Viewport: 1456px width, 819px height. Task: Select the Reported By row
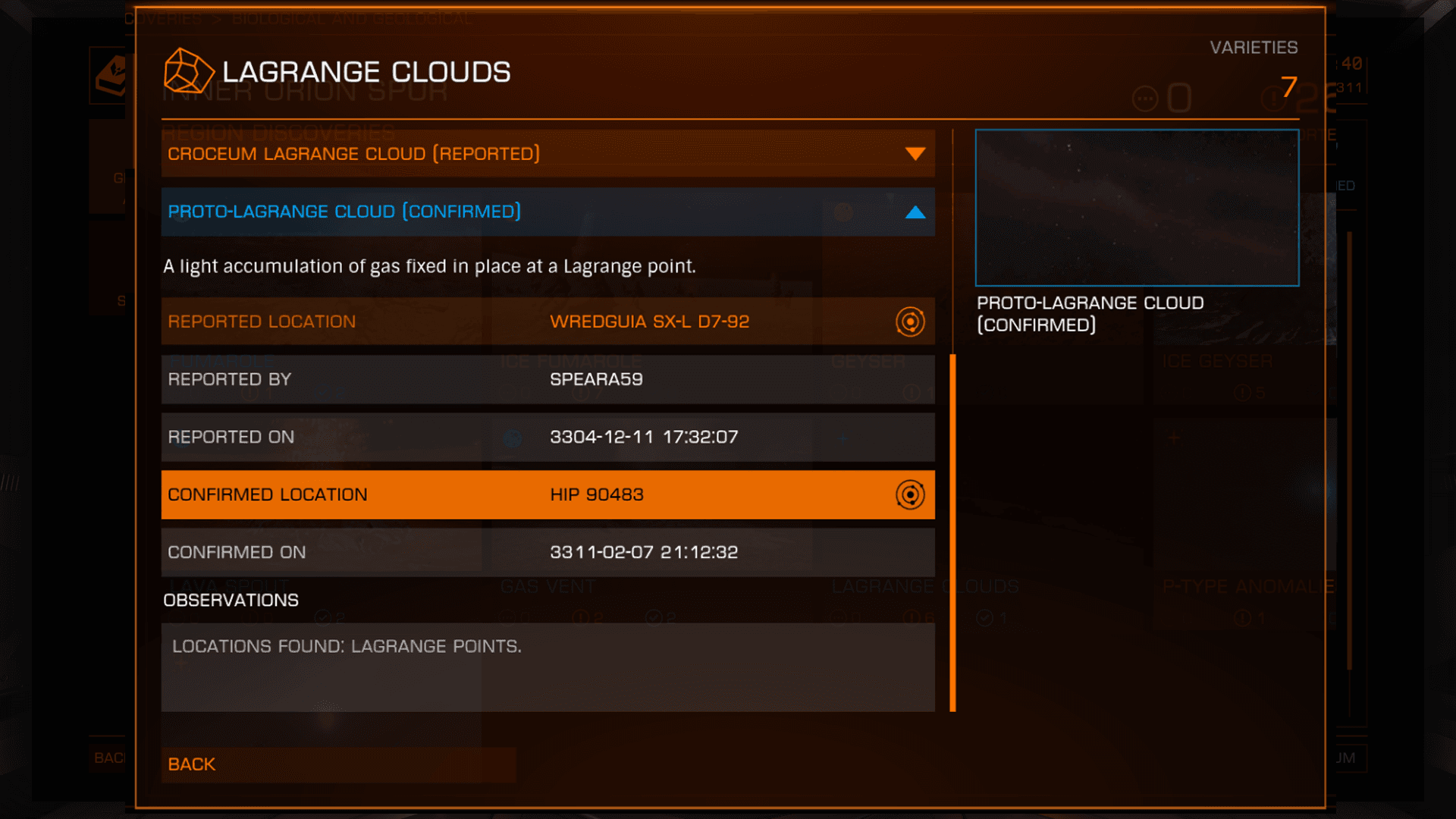(x=548, y=379)
